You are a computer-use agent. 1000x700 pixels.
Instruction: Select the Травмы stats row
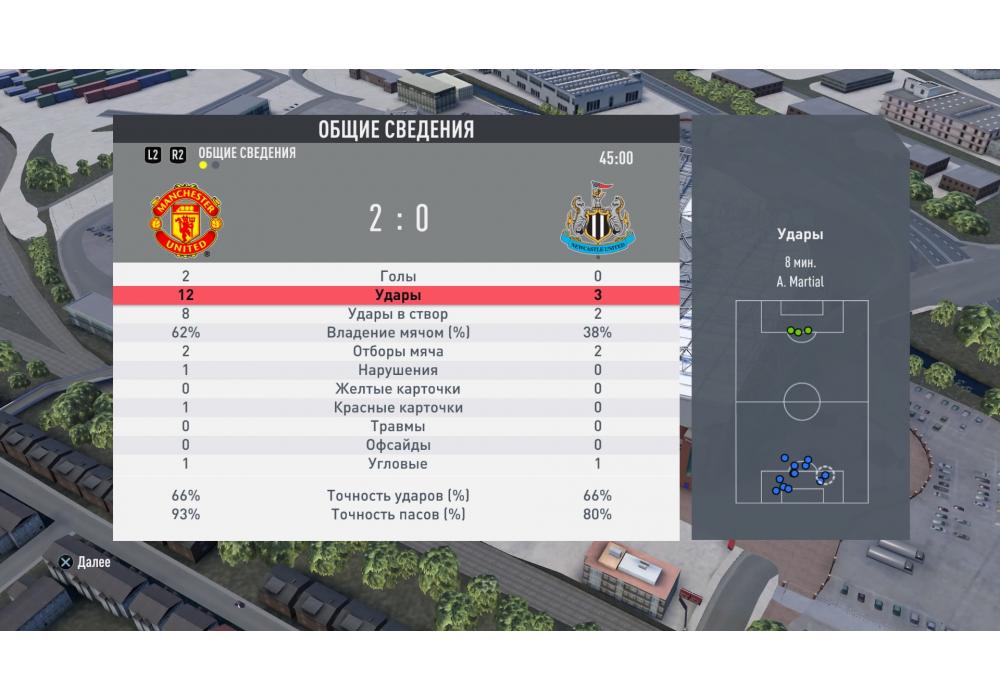click(398, 427)
